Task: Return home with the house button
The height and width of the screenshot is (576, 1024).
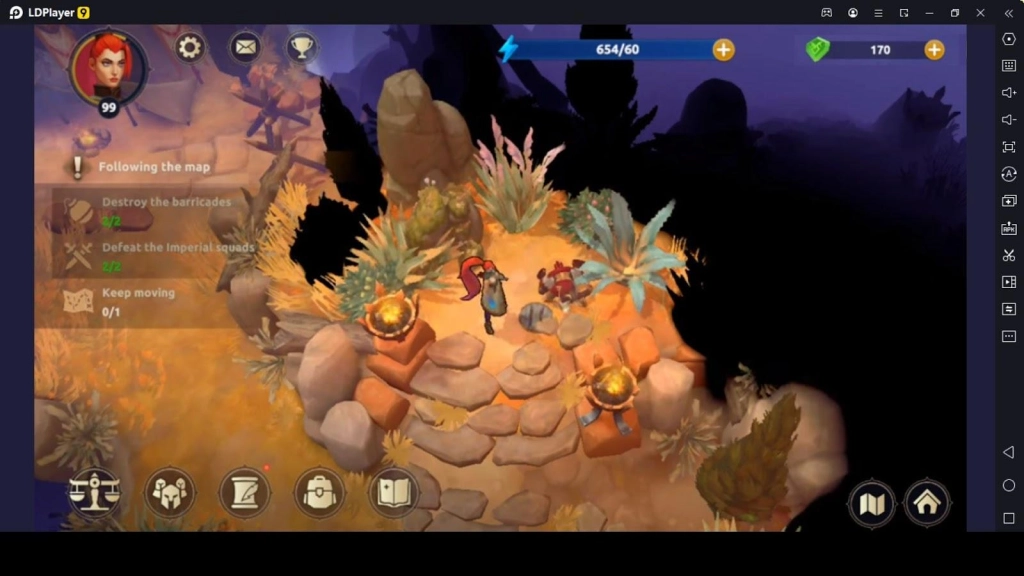Action: pyautogui.click(x=927, y=503)
